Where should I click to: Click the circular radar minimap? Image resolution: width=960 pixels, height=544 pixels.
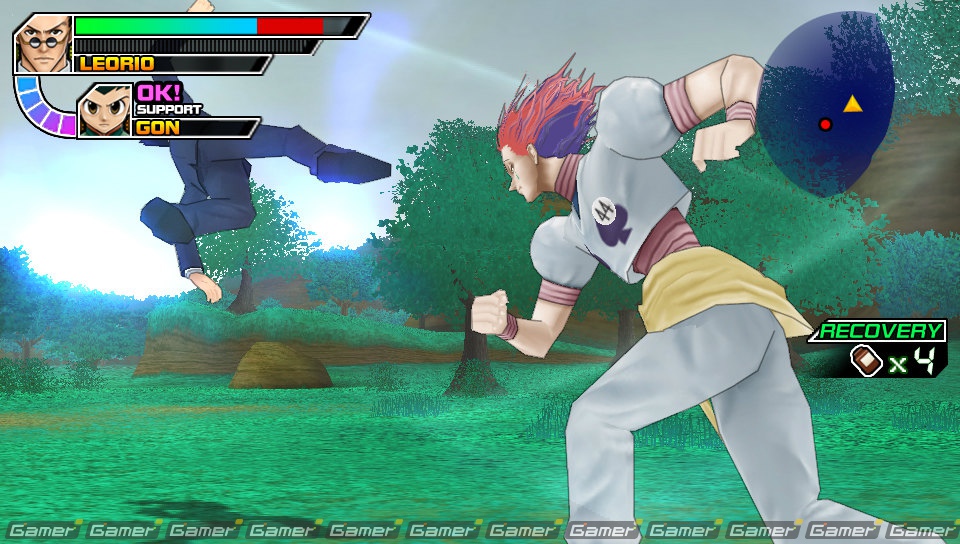point(825,104)
